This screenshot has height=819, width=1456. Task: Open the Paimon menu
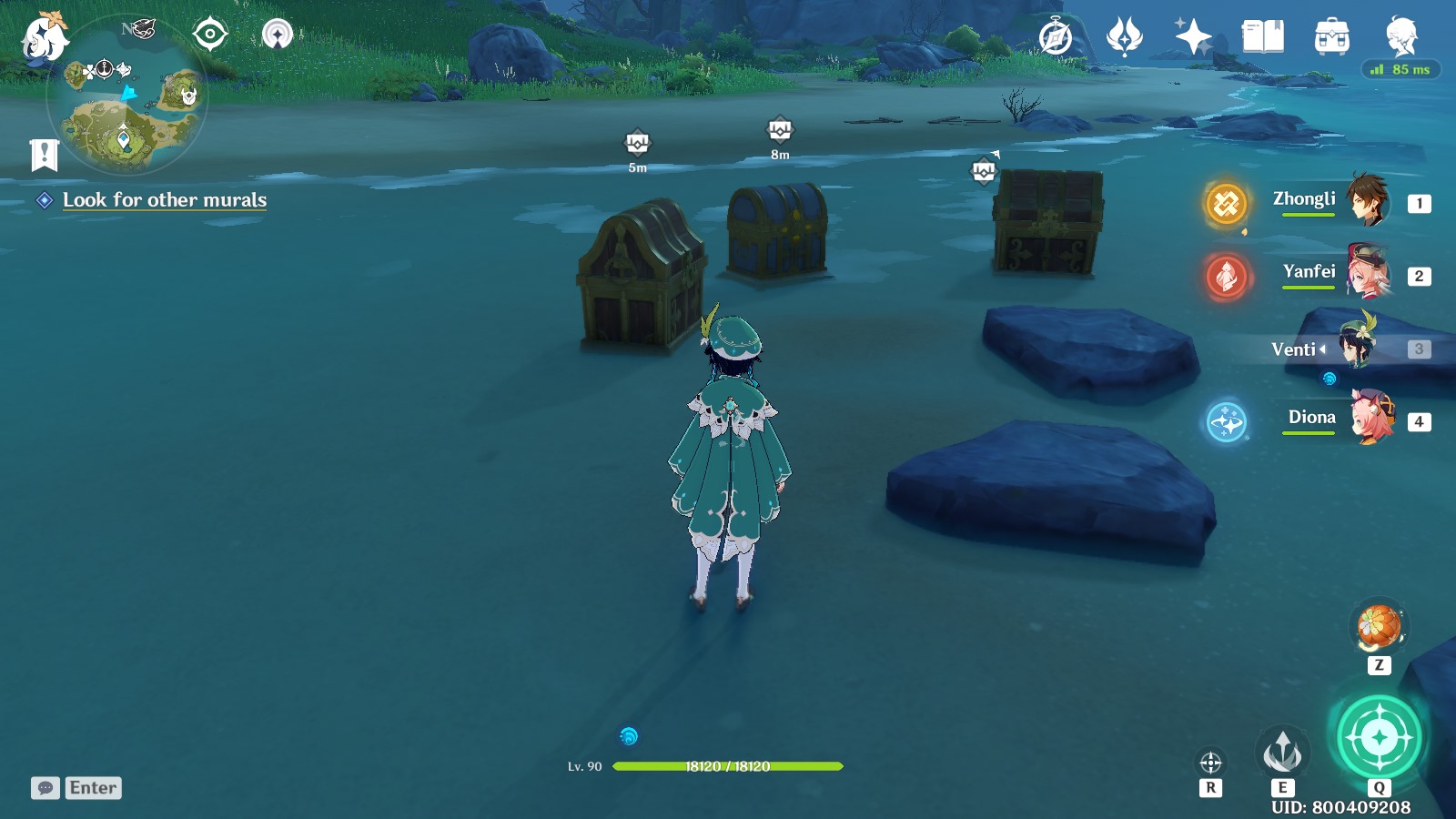[44, 38]
